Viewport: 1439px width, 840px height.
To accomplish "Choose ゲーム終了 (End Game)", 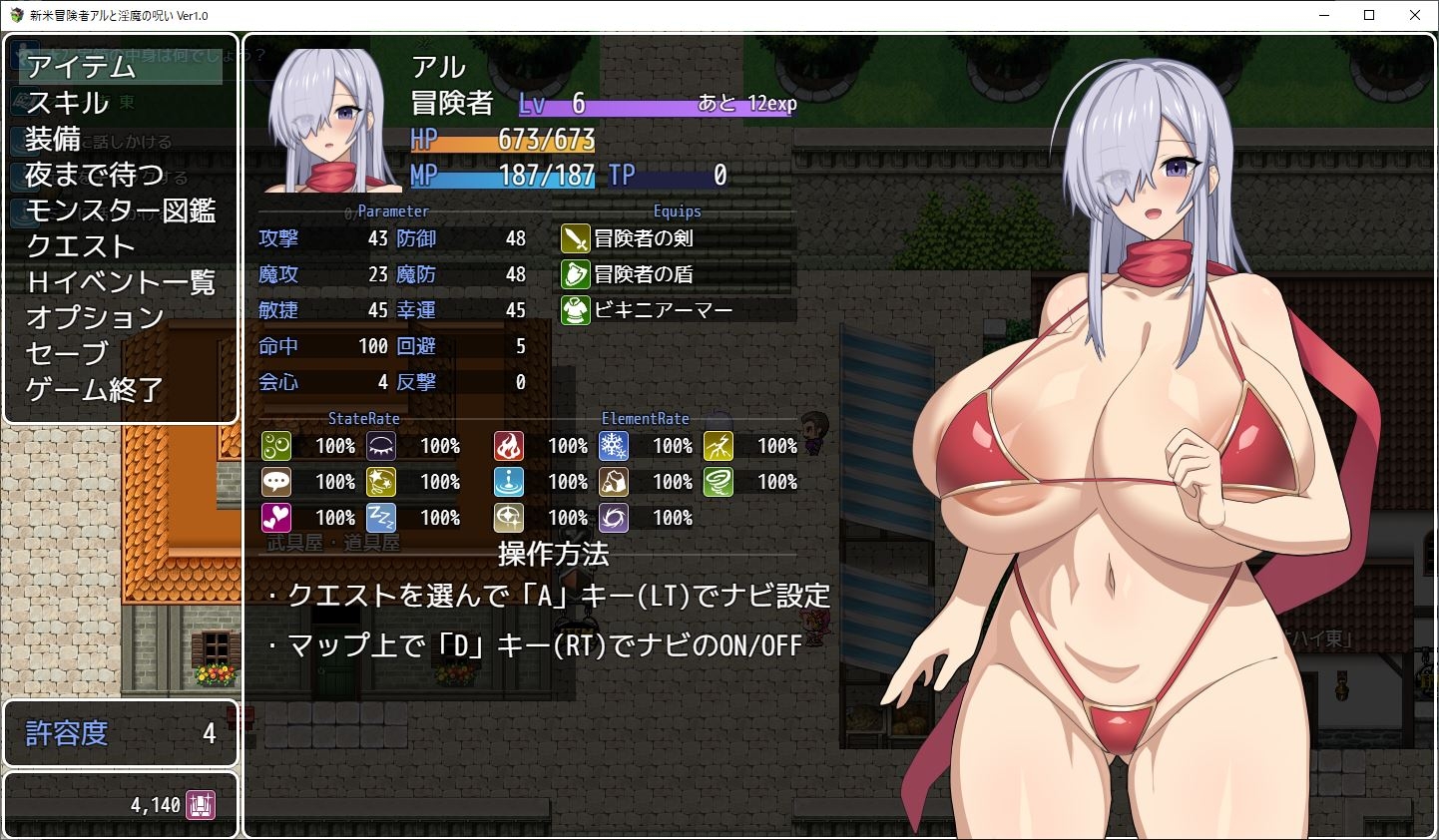I will click(95, 390).
